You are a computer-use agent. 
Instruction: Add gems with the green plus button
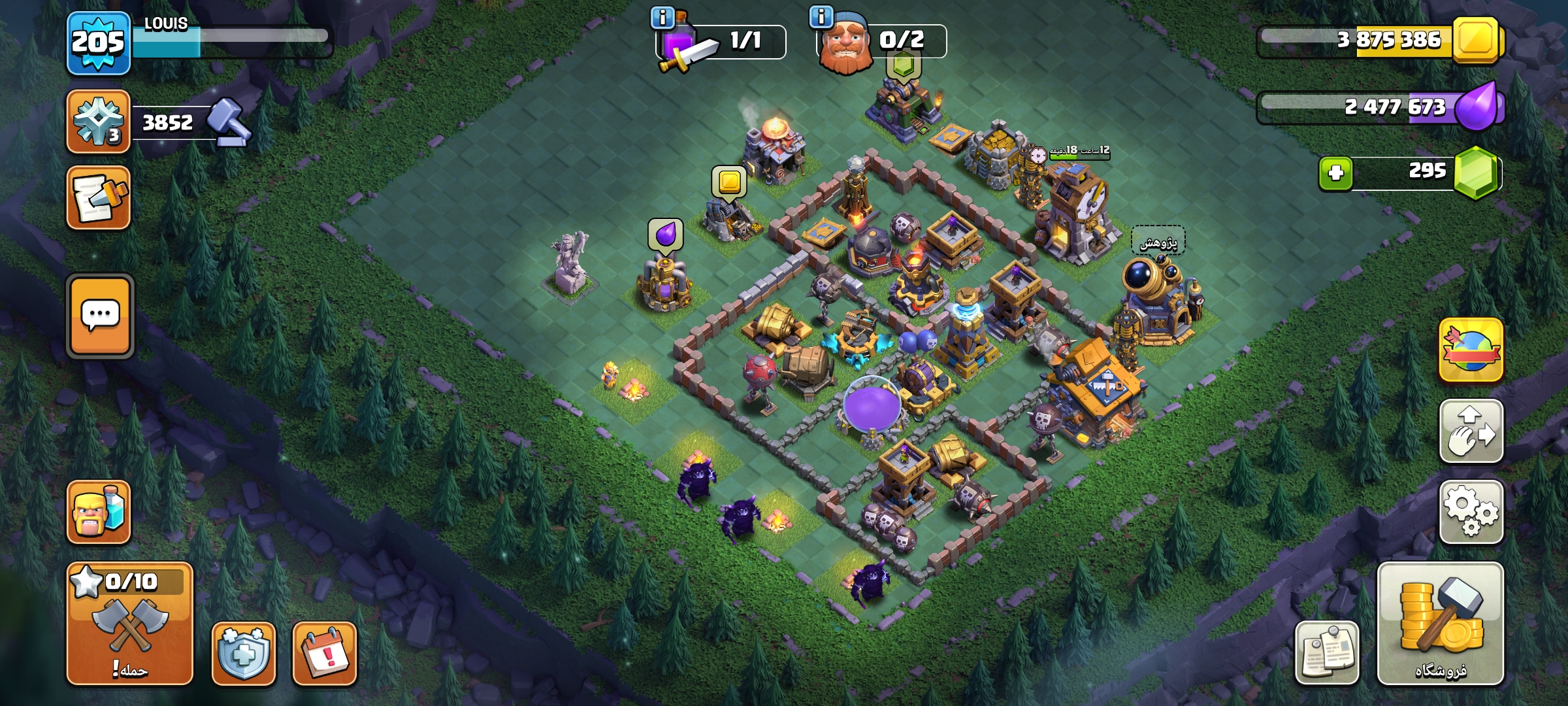click(1335, 173)
